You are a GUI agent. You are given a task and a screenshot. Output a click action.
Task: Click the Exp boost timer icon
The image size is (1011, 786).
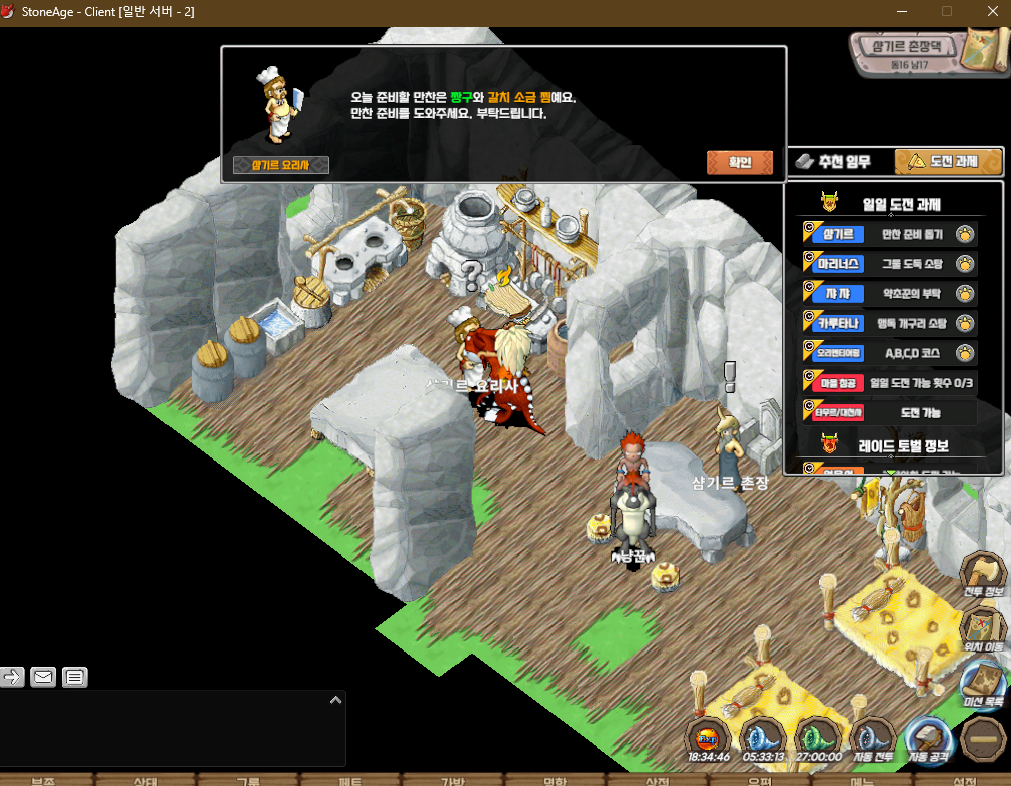[708, 740]
